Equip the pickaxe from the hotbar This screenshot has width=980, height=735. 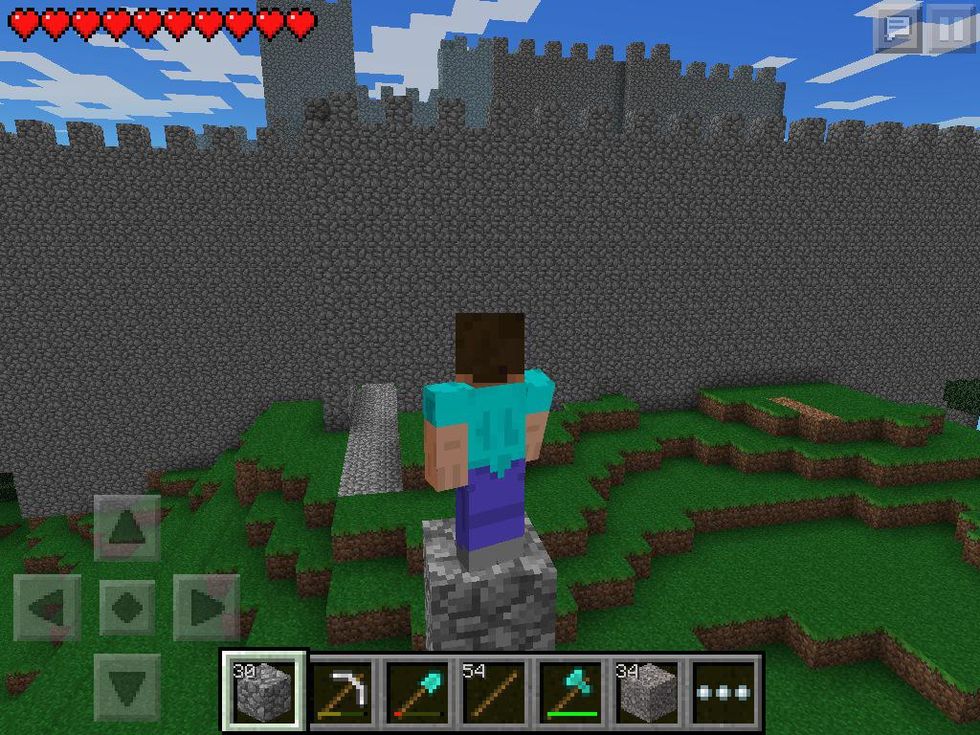coord(342,691)
